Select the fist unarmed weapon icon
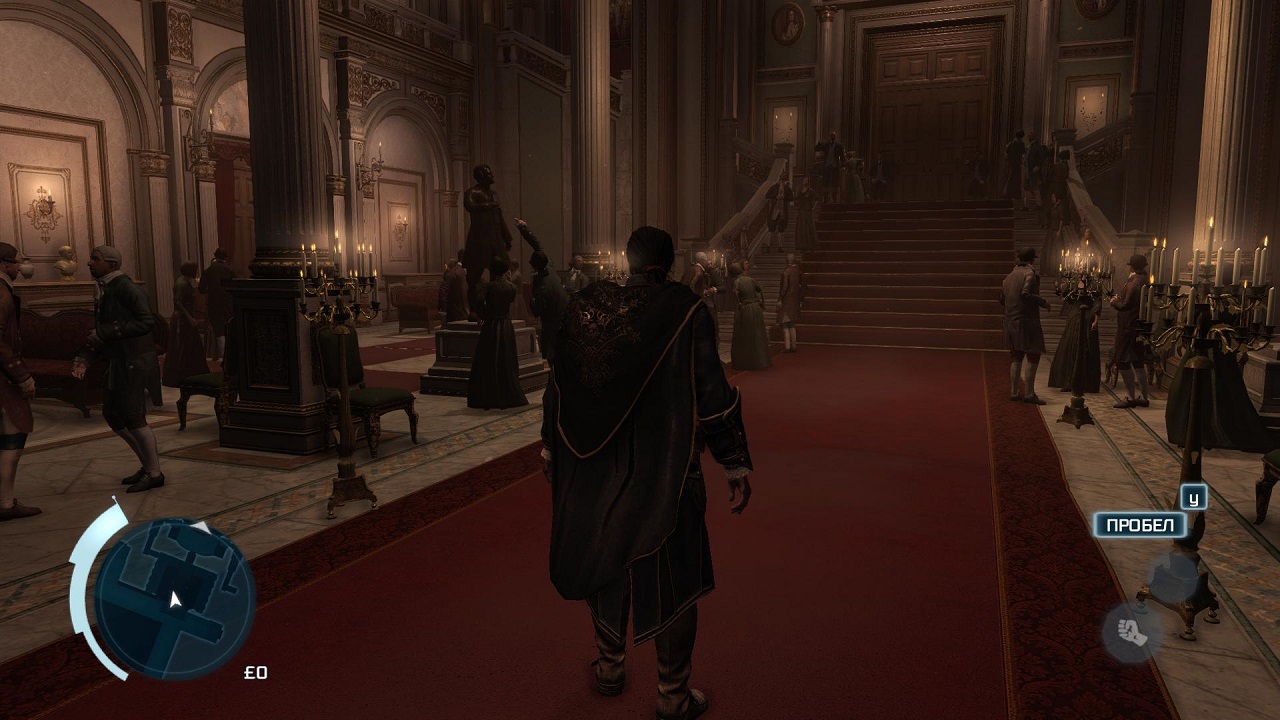1280x720 pixels. (x=1132, y=632)
